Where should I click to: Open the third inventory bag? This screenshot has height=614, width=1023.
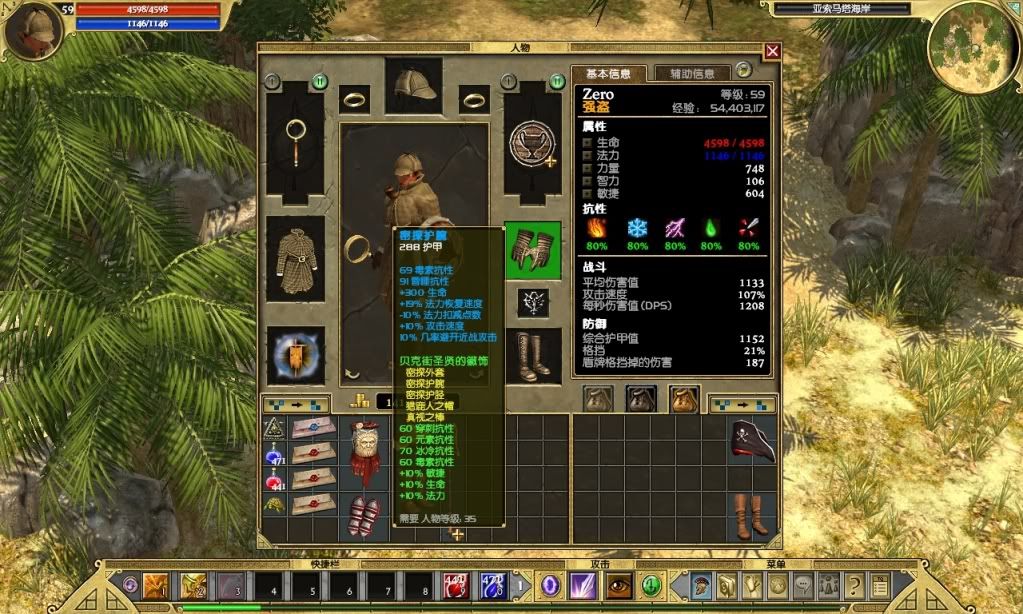click(x=684, y=399)
